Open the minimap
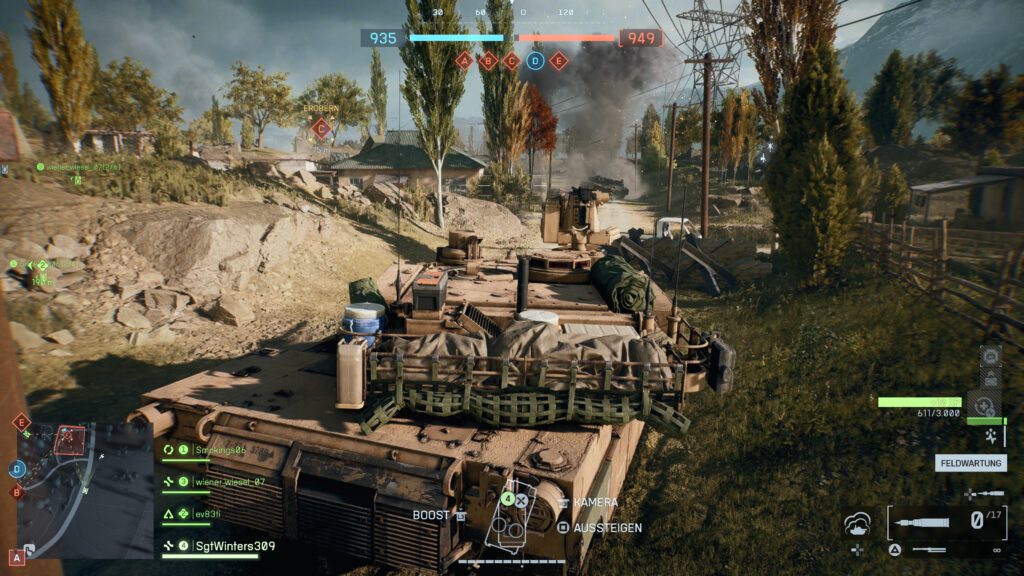The height and width of the screenshot is (576, 1024). [85, 490]
